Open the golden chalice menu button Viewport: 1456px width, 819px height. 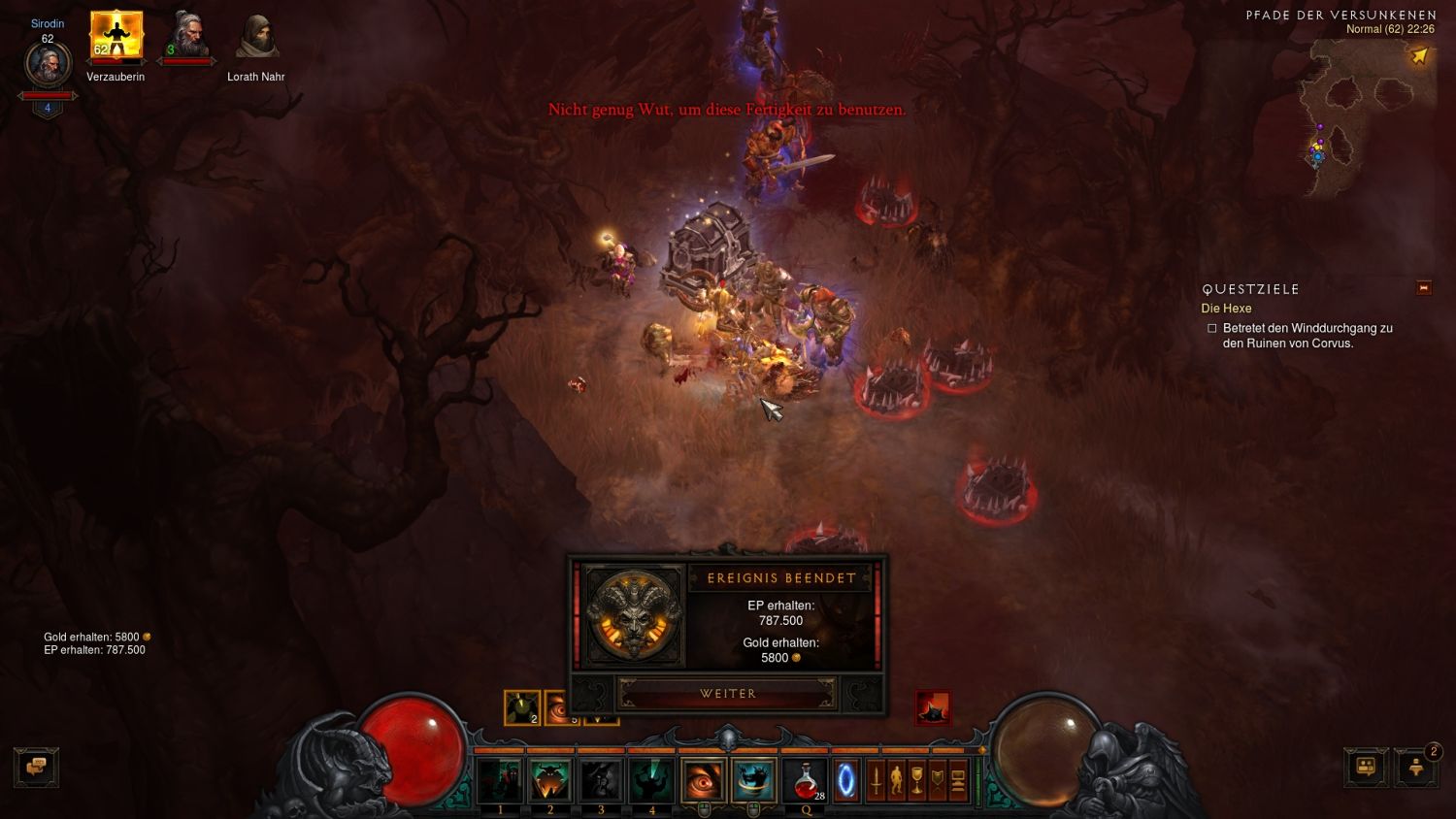[916, 780]
